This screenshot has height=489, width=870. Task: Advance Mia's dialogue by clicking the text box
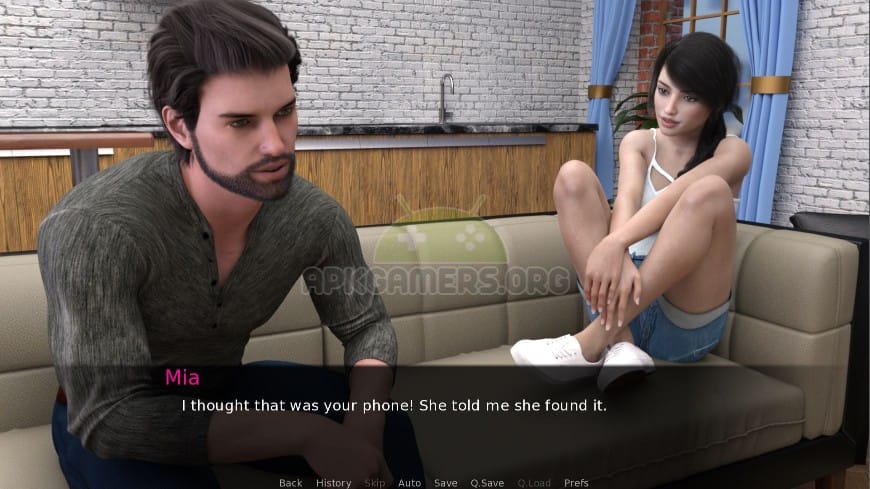pyautogui.click(x=434, y=418)
